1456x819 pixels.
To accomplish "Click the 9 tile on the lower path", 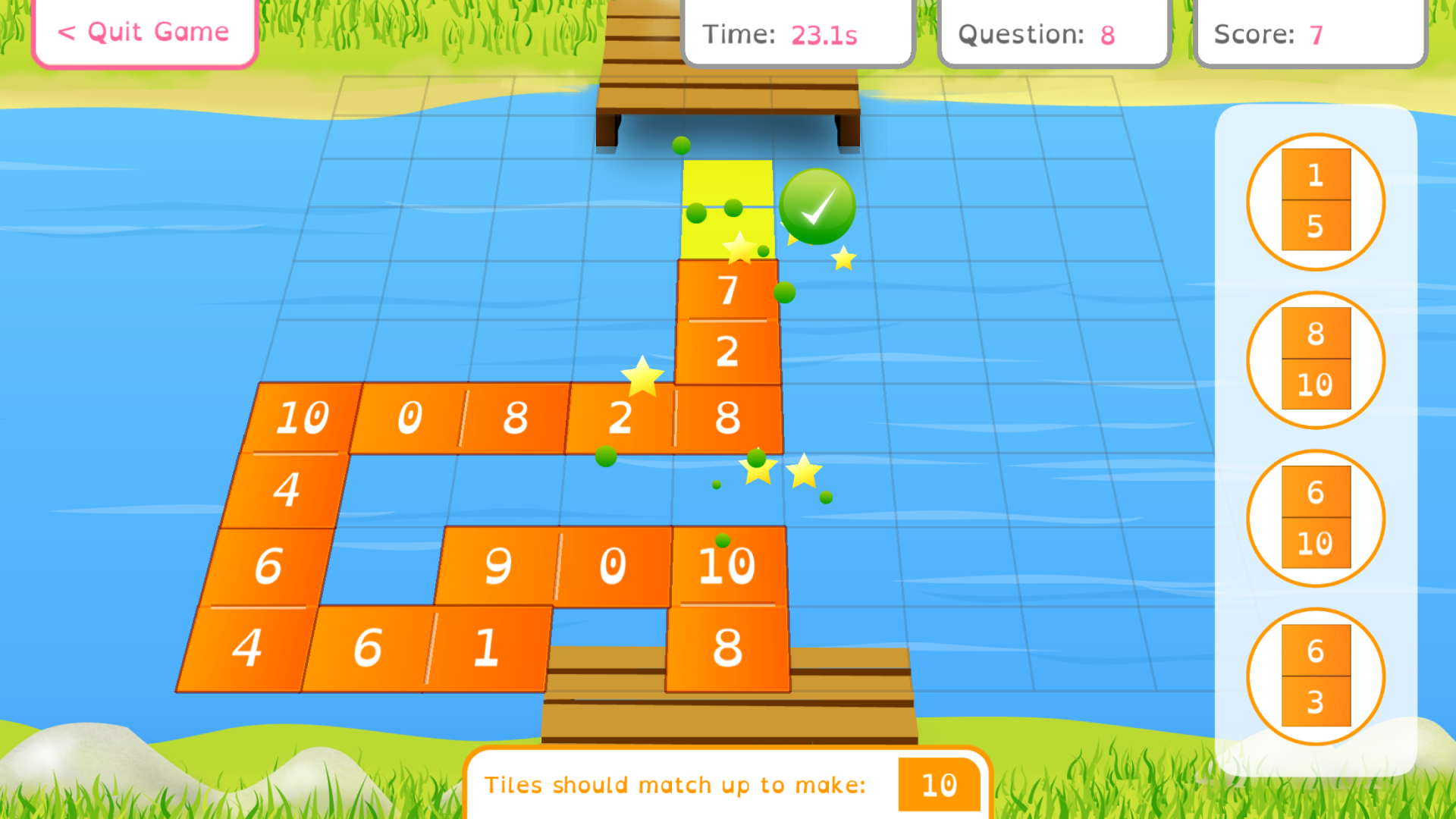I will pos(497,565).
